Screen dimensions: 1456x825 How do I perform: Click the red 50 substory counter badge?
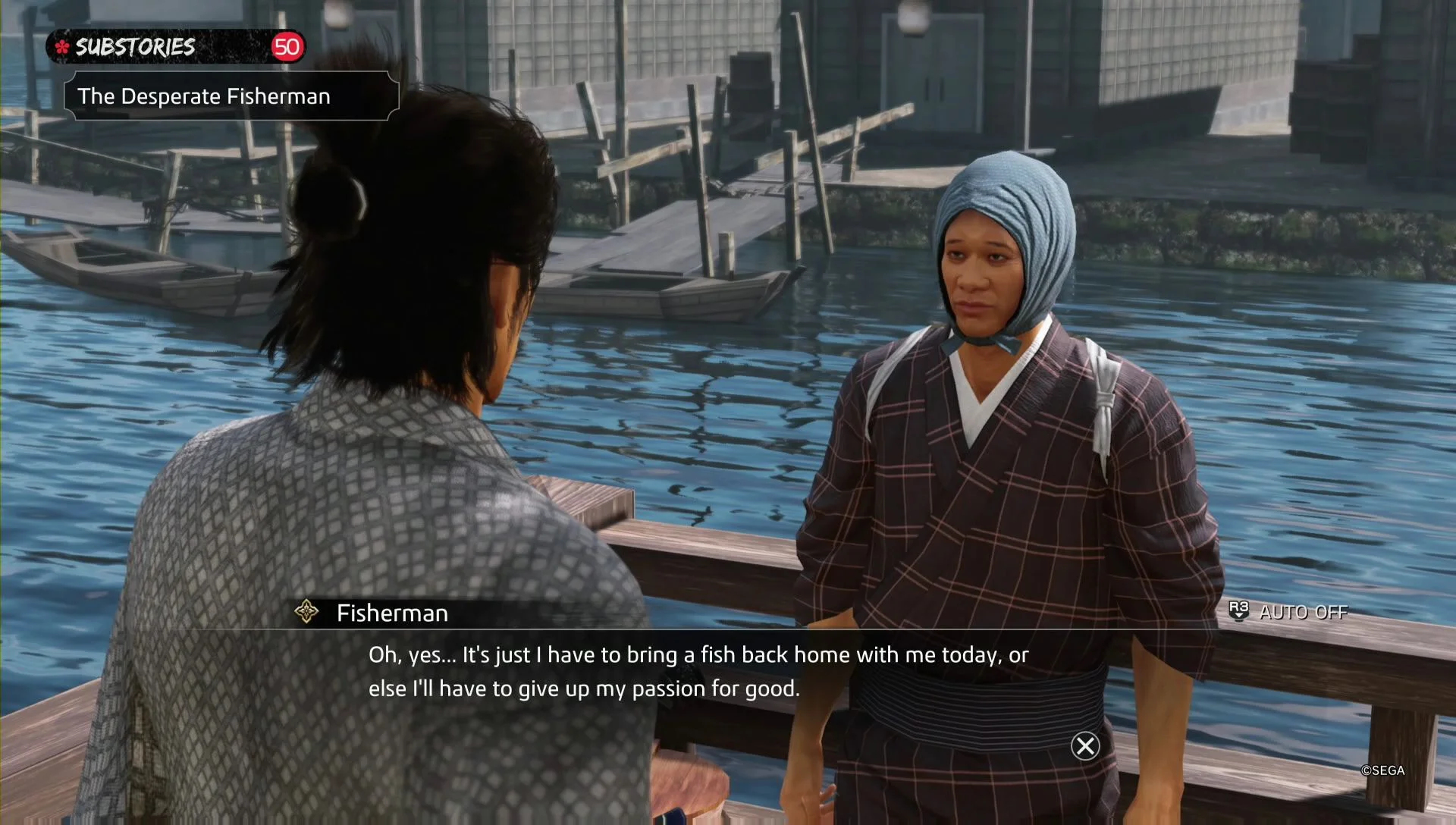click(x=287, y=46)
